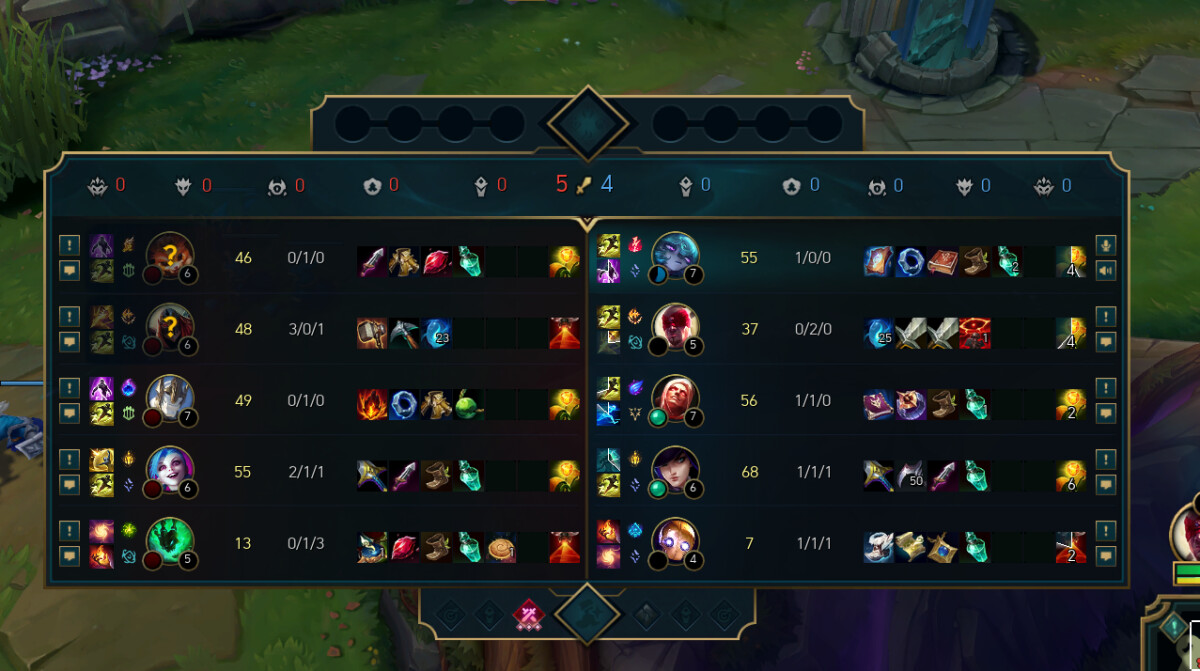Click the exclamation button beside Jinx

[69, 459]
